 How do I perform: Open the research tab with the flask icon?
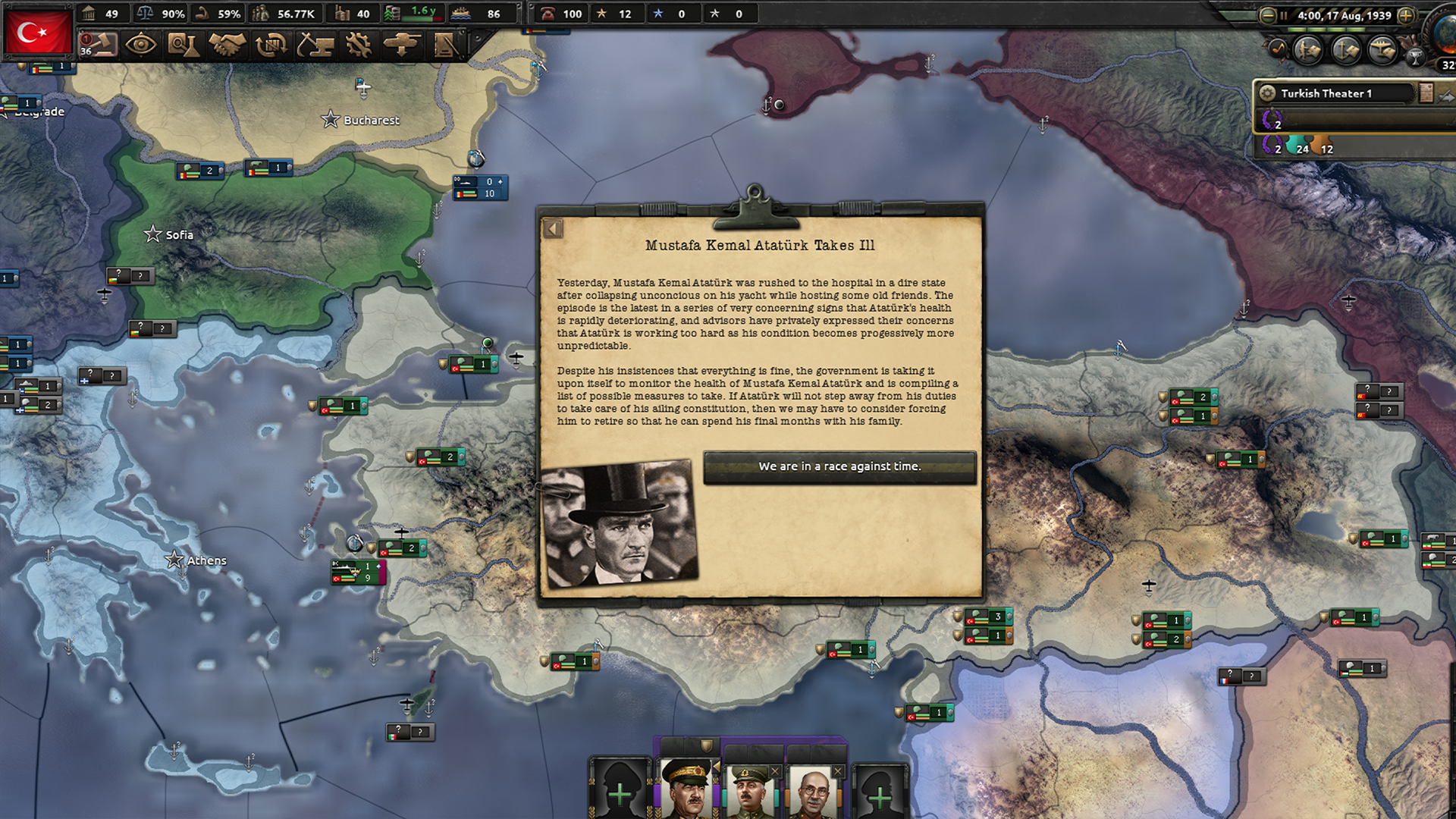click(183, 46)
